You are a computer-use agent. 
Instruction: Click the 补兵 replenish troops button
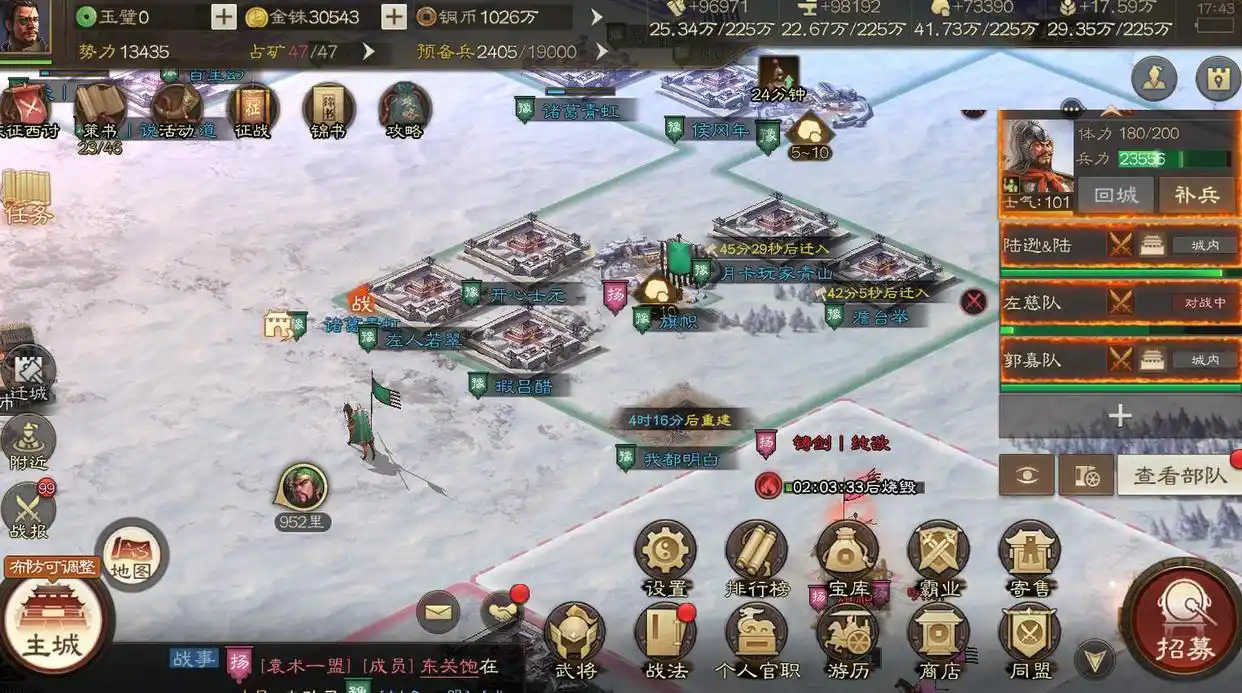(x=1196, y=195)
